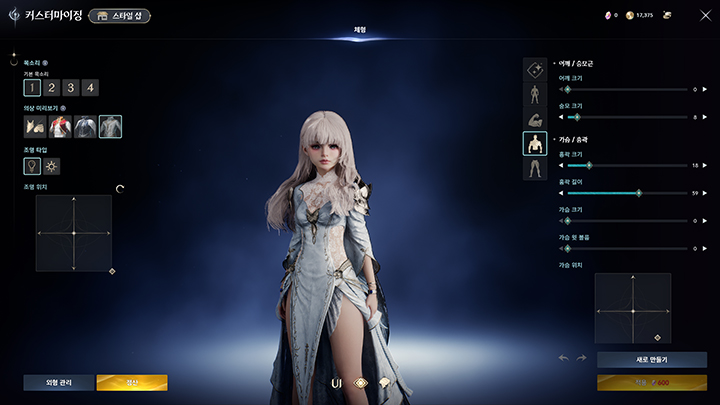Open the full body category tab
The width and height of the screenshot is (720, 405).
[534, 95]
